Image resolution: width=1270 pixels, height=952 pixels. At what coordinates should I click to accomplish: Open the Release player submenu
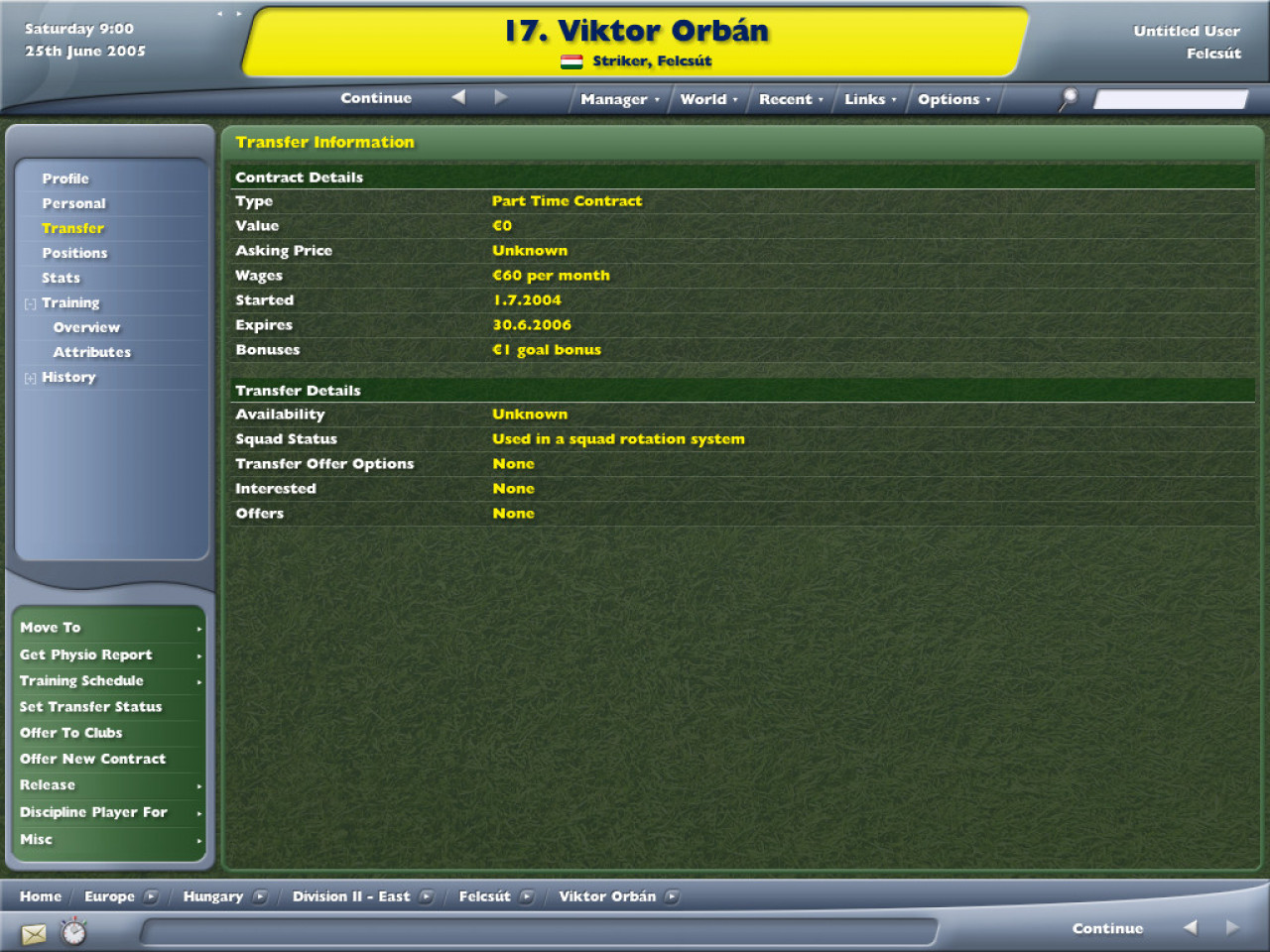48,785
